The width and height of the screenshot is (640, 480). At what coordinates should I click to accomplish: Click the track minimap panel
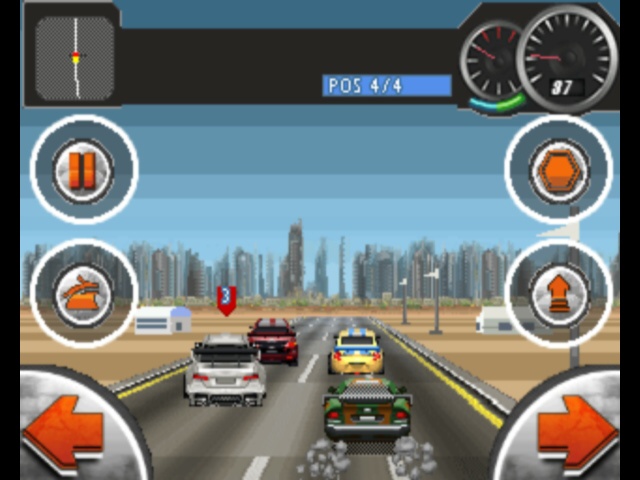click(74, 56)
